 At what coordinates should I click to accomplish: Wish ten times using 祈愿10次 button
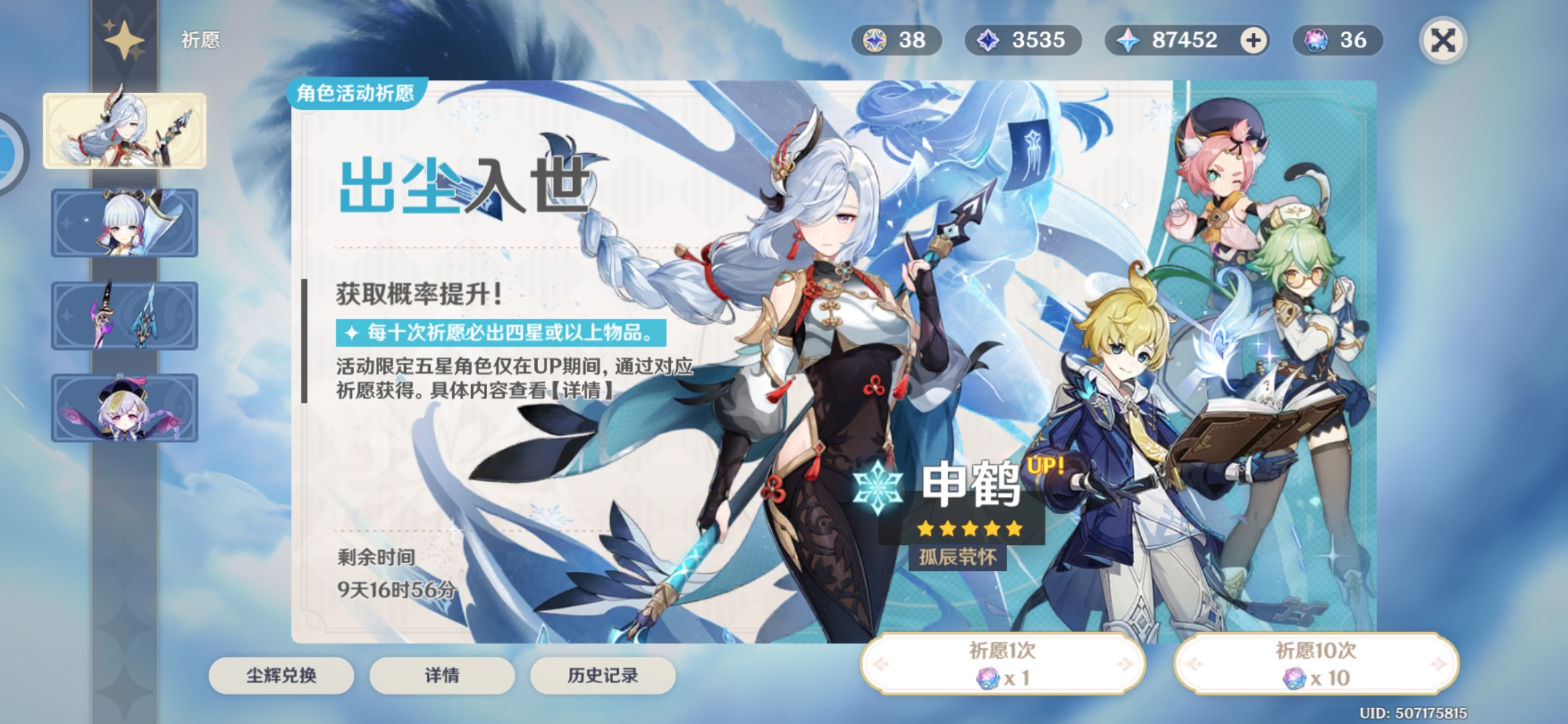(x=1316, y=664)
